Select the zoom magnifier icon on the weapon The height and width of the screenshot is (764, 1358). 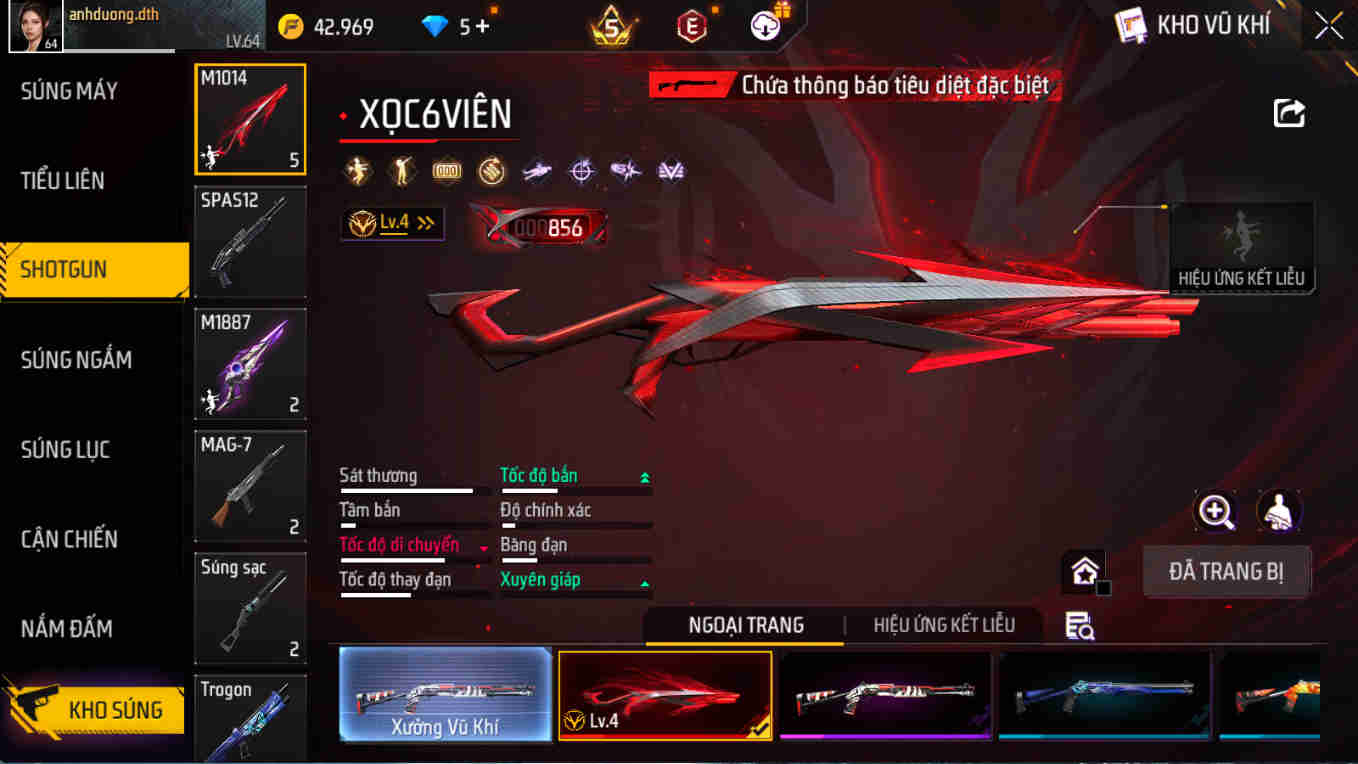[x=1216, y=513]
